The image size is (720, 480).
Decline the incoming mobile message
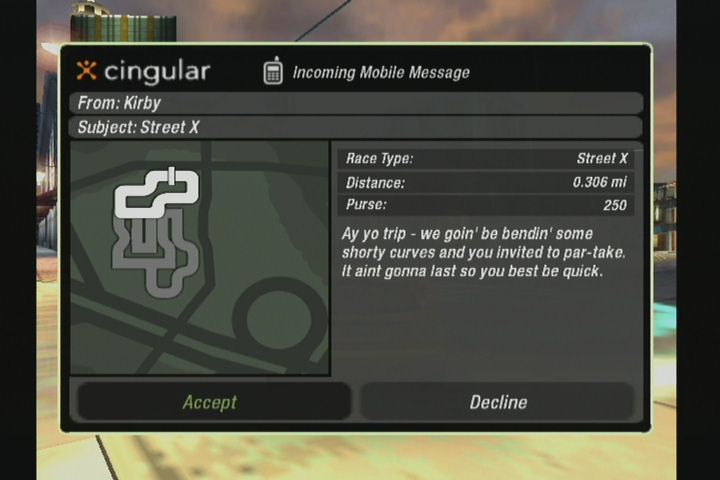point(497,402)
